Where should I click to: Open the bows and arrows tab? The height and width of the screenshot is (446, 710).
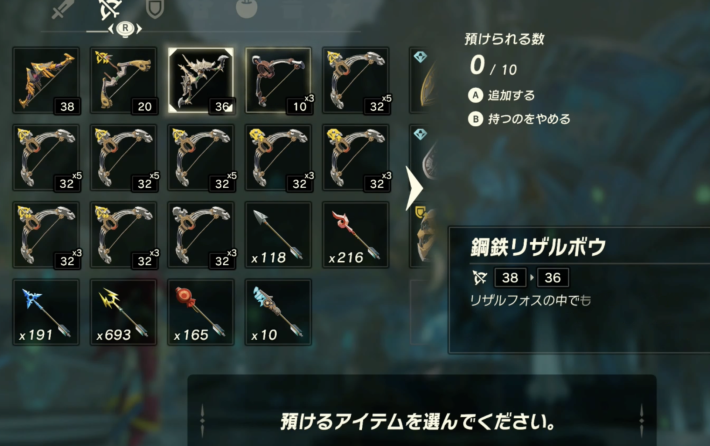pyautogui.click(x=109, y=10)
